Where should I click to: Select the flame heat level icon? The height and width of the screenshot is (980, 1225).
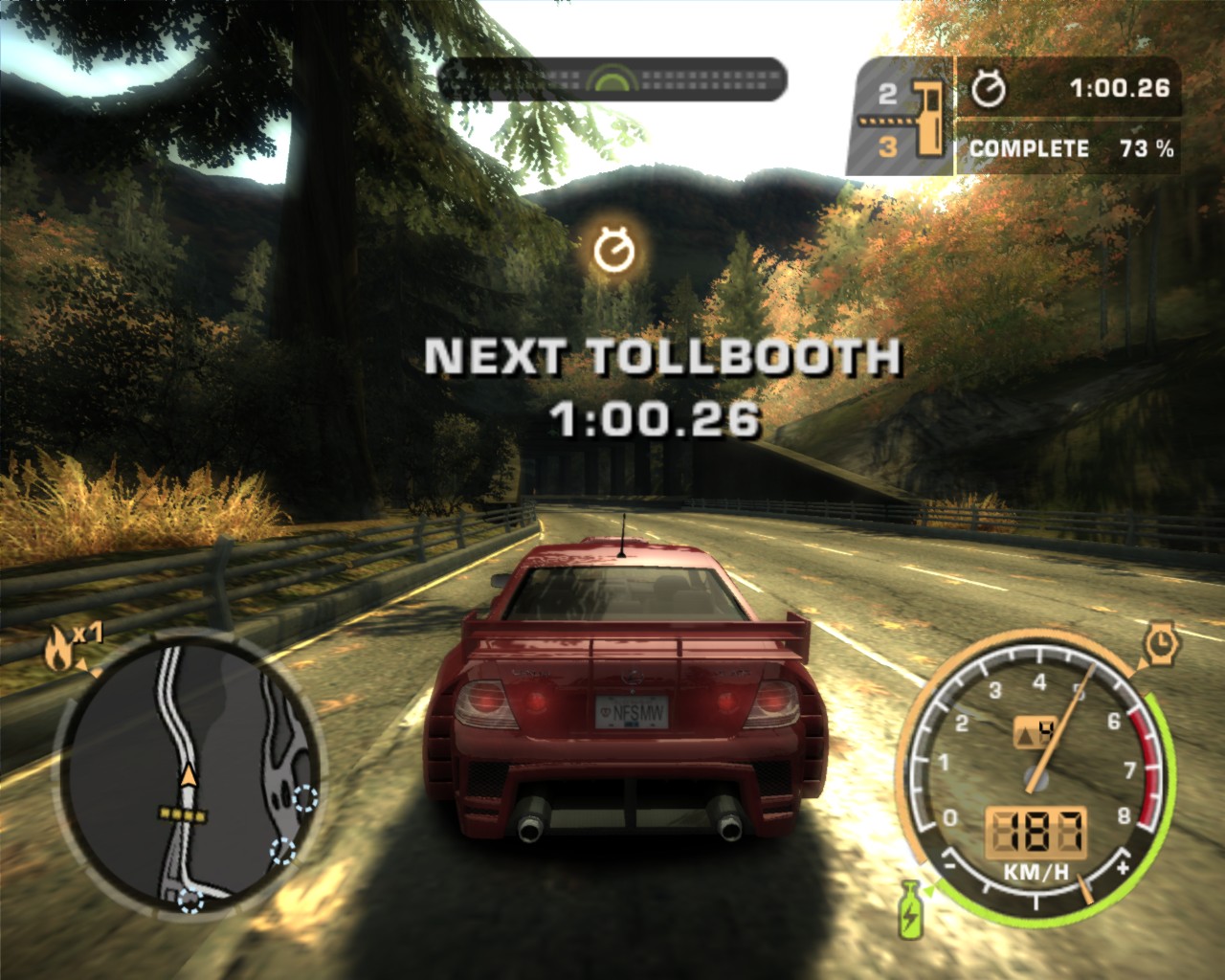[x=59, y=650]
